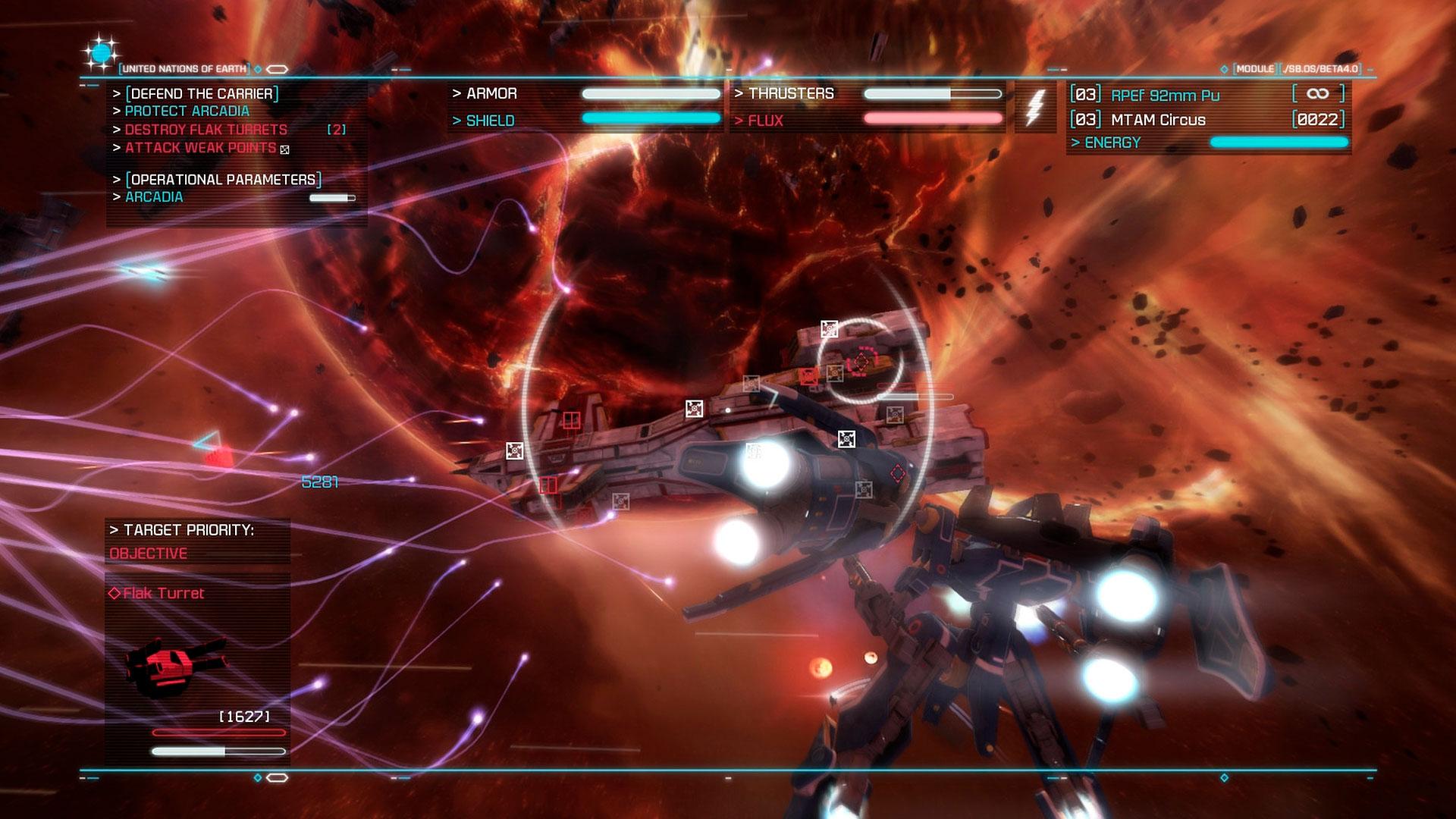The image size is (1456, 819).
Task: Select the Protect Arcadia objective
Action: click(x=187, y=111)
